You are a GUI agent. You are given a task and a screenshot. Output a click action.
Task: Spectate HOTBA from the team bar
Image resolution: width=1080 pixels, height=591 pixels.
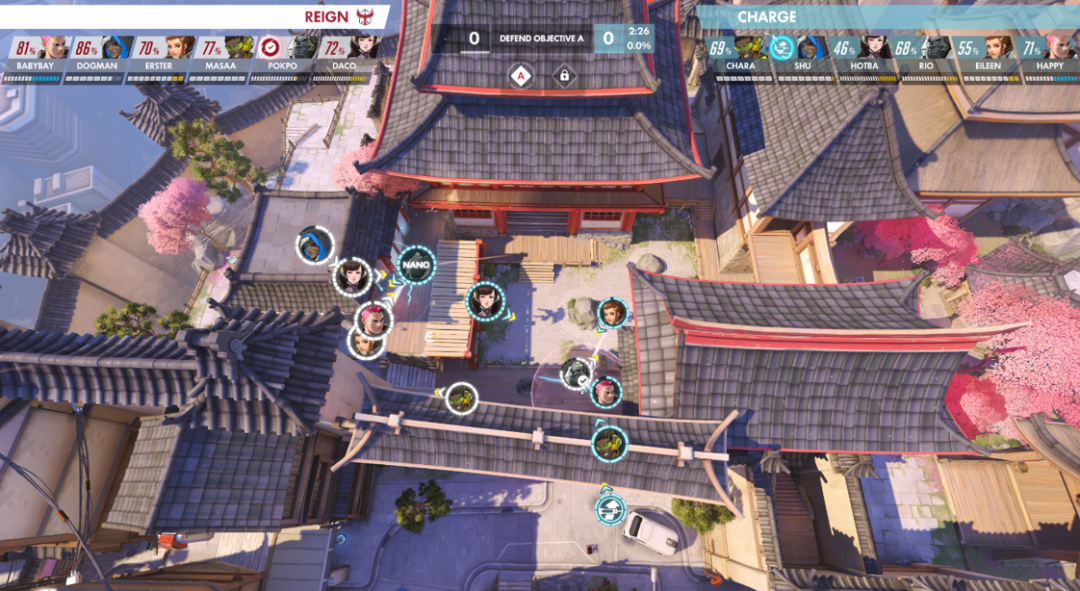[858, 54]
